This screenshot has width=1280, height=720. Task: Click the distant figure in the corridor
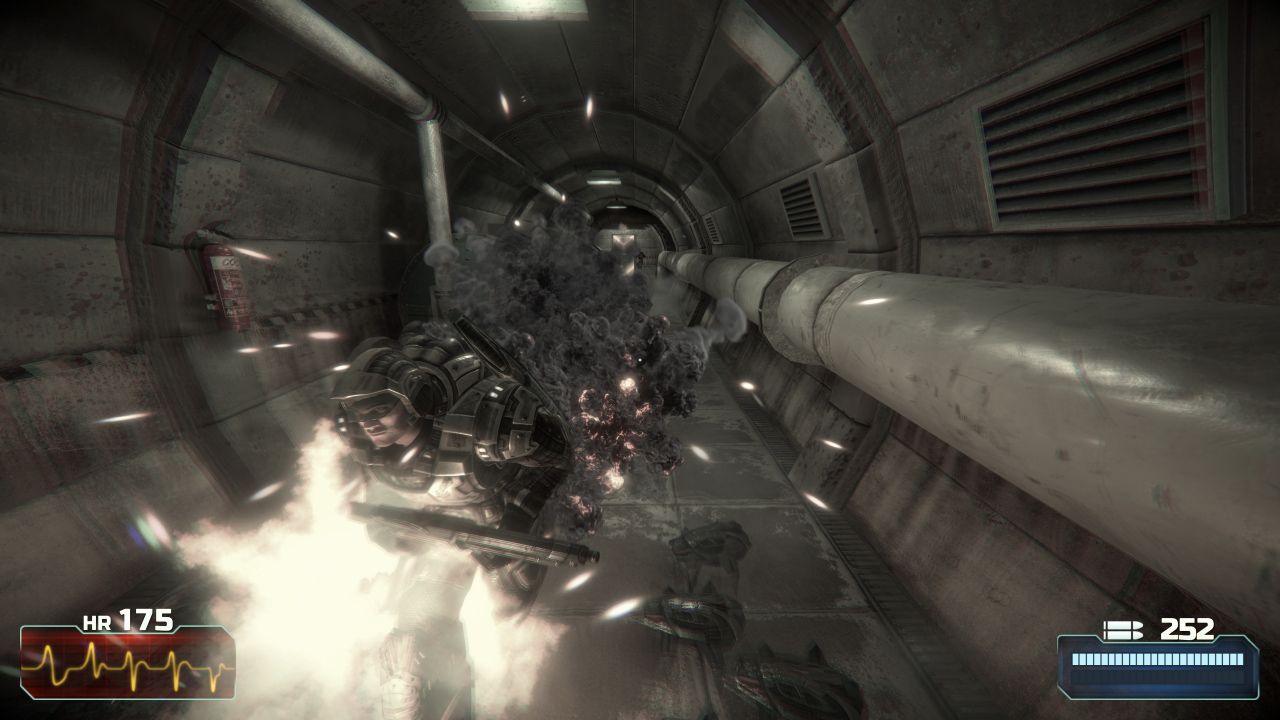pyautogui.click(x=640, y=256)
